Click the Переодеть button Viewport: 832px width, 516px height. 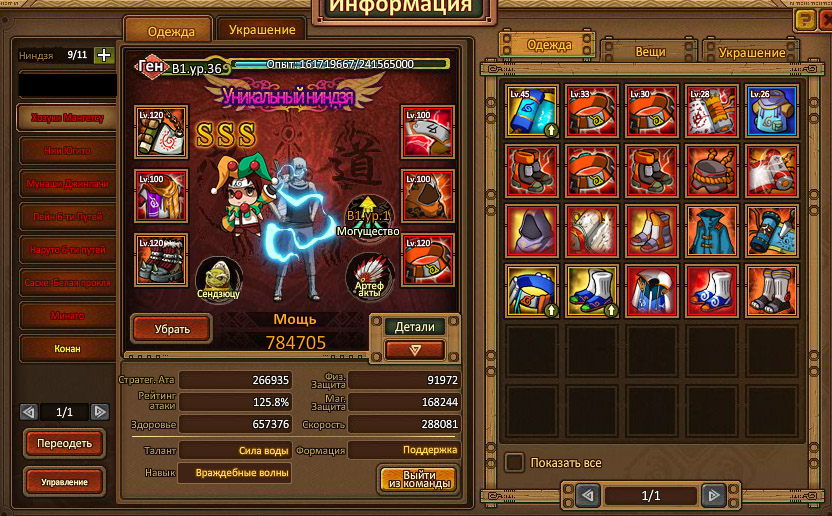point(64,443)
